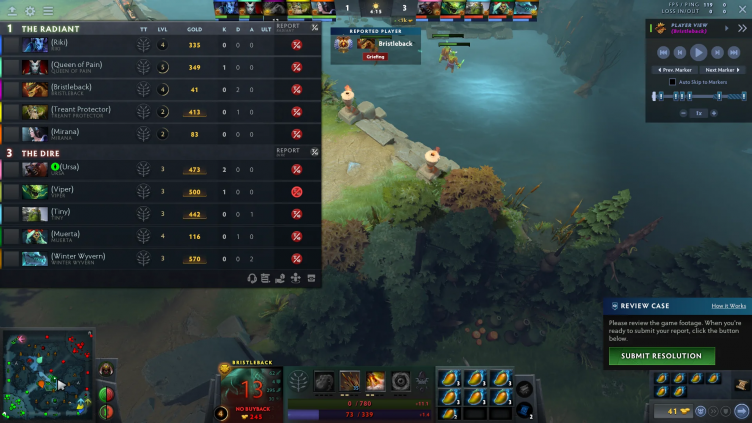752x423 pixels.
Task: Play the replay footage
Action: [x=699, y=52]
